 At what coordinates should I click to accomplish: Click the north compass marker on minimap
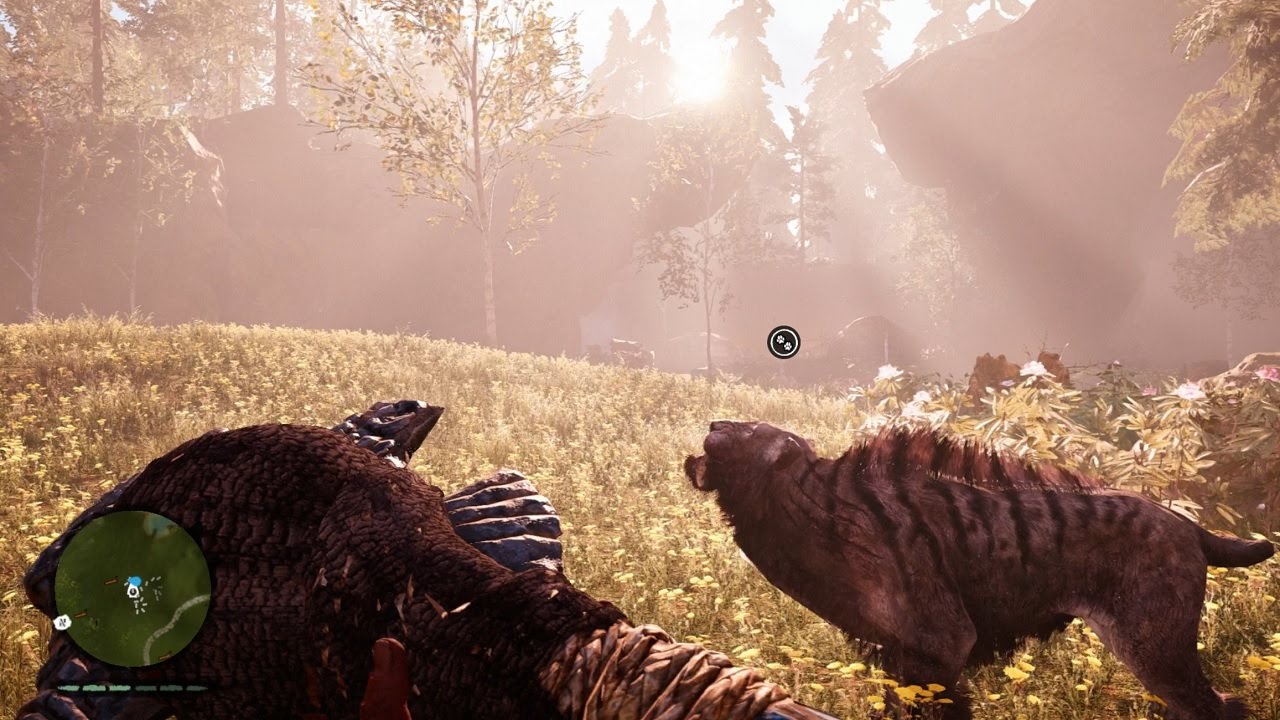point(63,622)
